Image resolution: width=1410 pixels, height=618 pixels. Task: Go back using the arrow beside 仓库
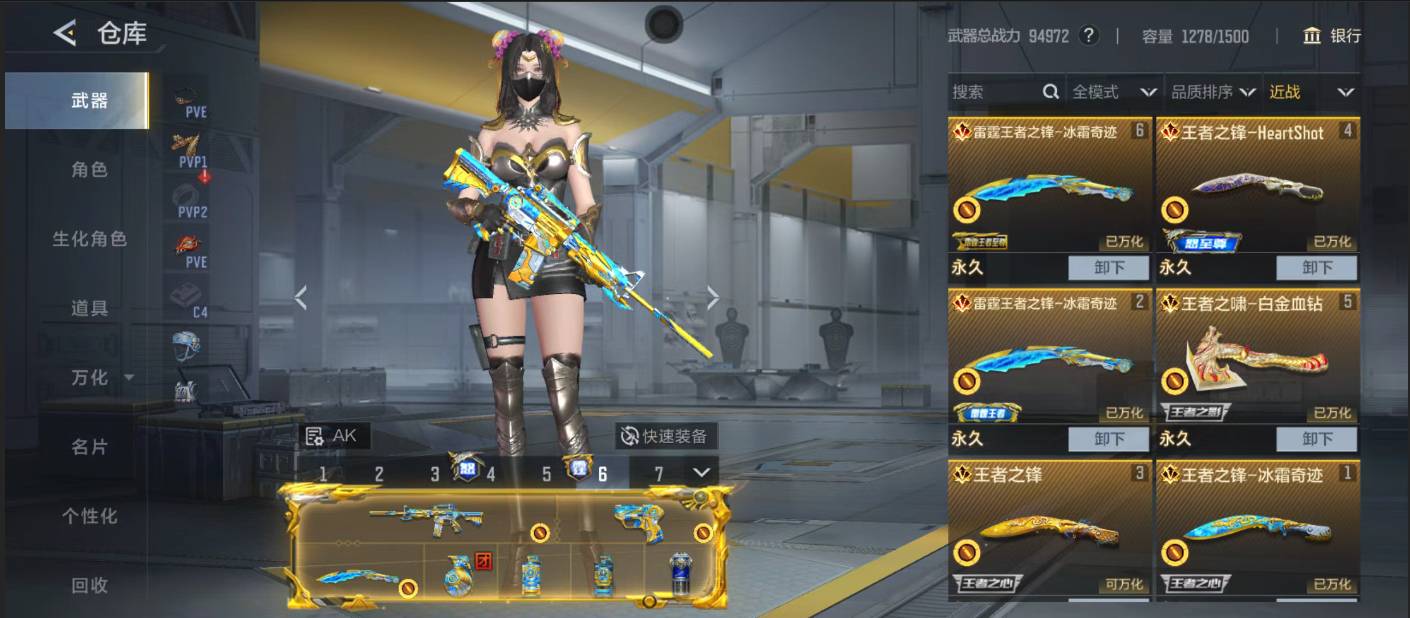coord(65,34)
